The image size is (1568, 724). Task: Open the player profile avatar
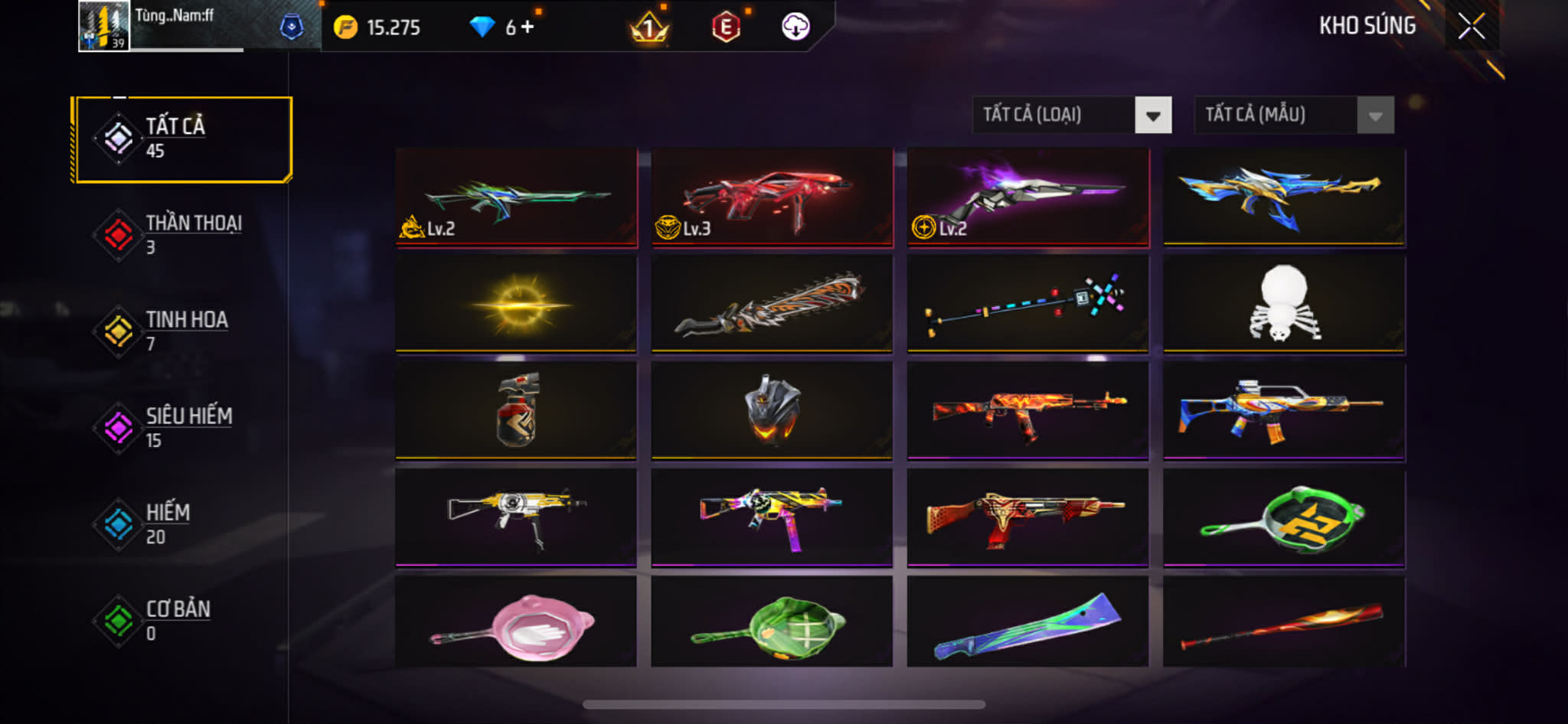[103, 27]
